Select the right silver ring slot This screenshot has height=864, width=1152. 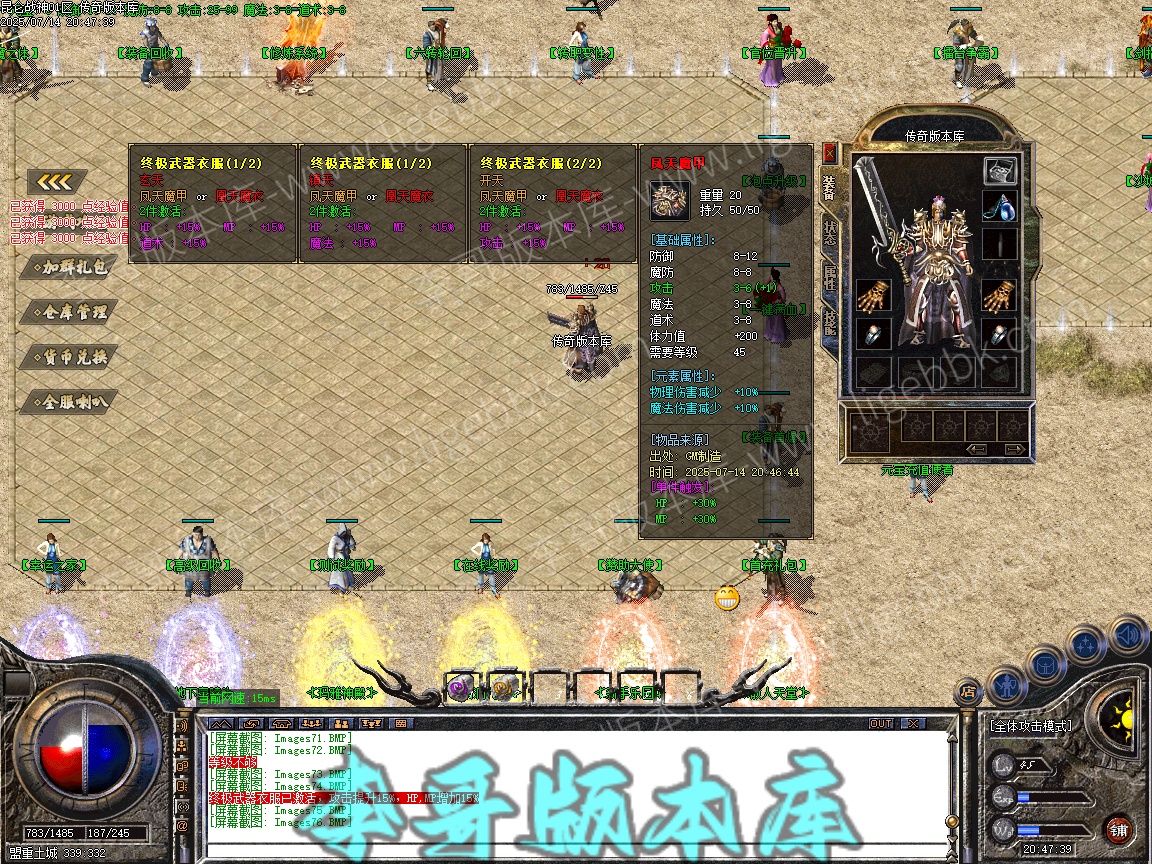tap(1000, 334)
